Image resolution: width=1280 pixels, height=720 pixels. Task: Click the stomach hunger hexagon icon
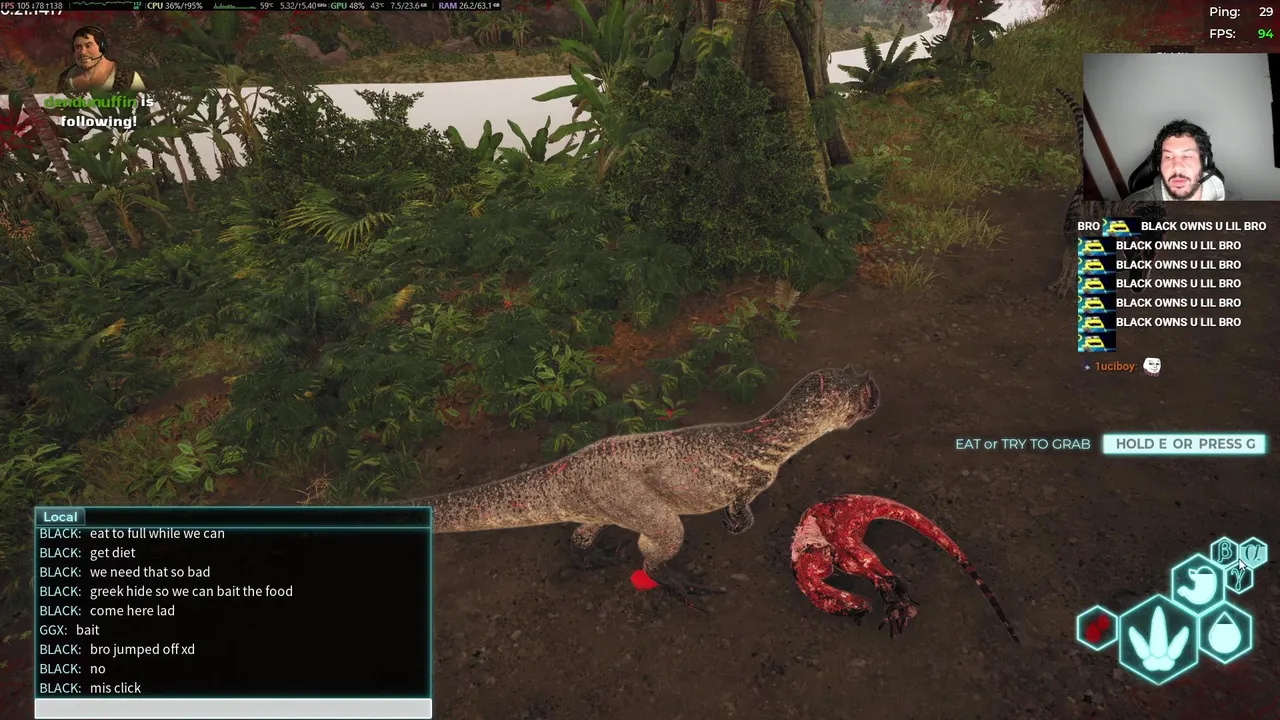(1197, 583)
